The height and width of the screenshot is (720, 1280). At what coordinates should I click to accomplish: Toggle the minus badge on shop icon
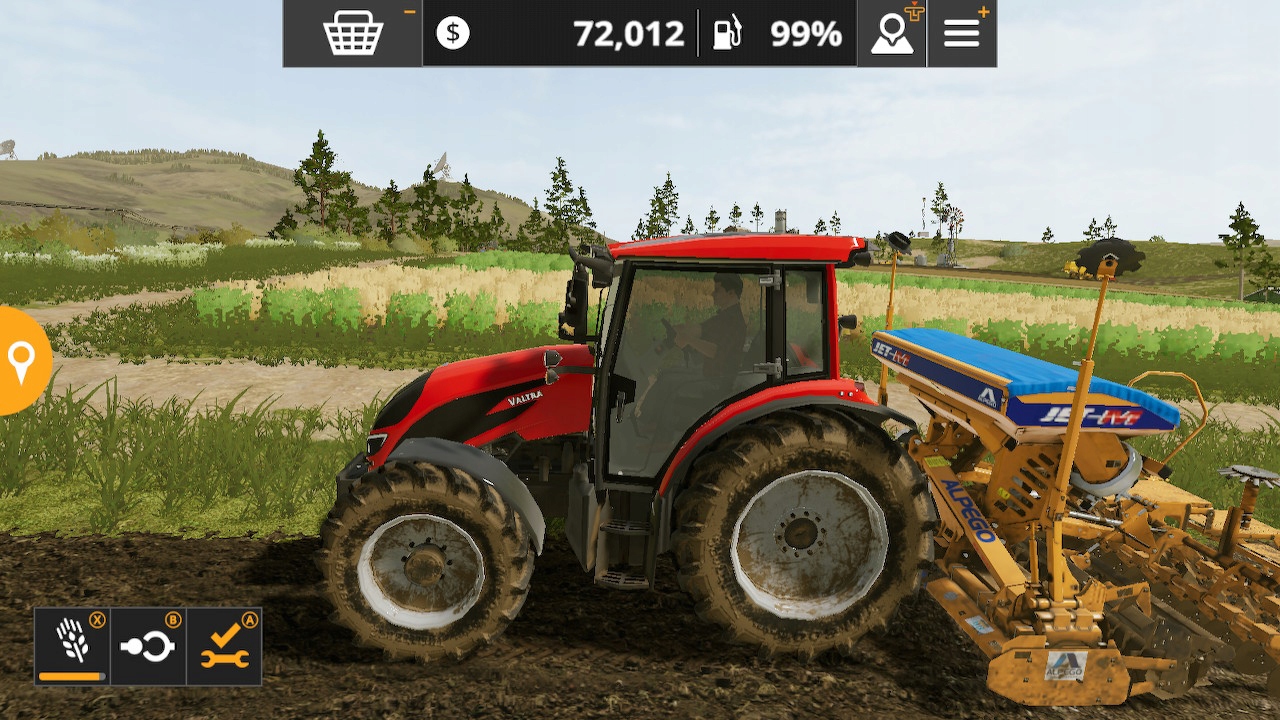click(407, 9)
